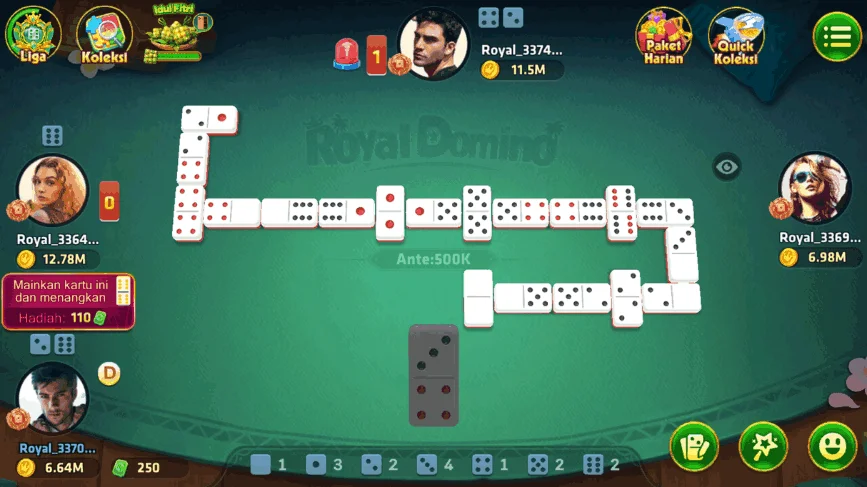Open the Paket Harian daily pack
This screenshot has height=487, width=867.
tap(663, 36)
